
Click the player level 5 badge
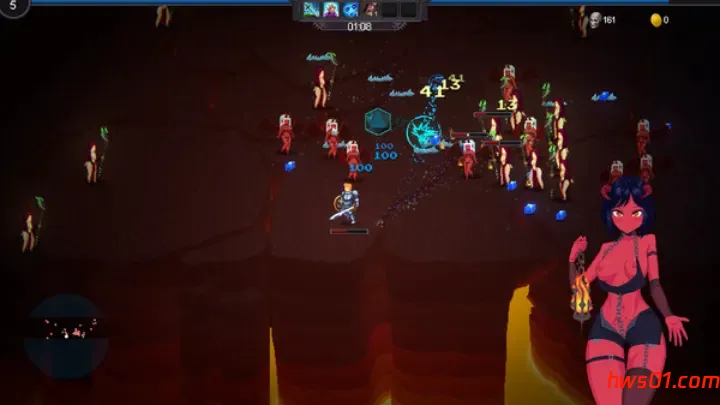[x=13, y=5]
